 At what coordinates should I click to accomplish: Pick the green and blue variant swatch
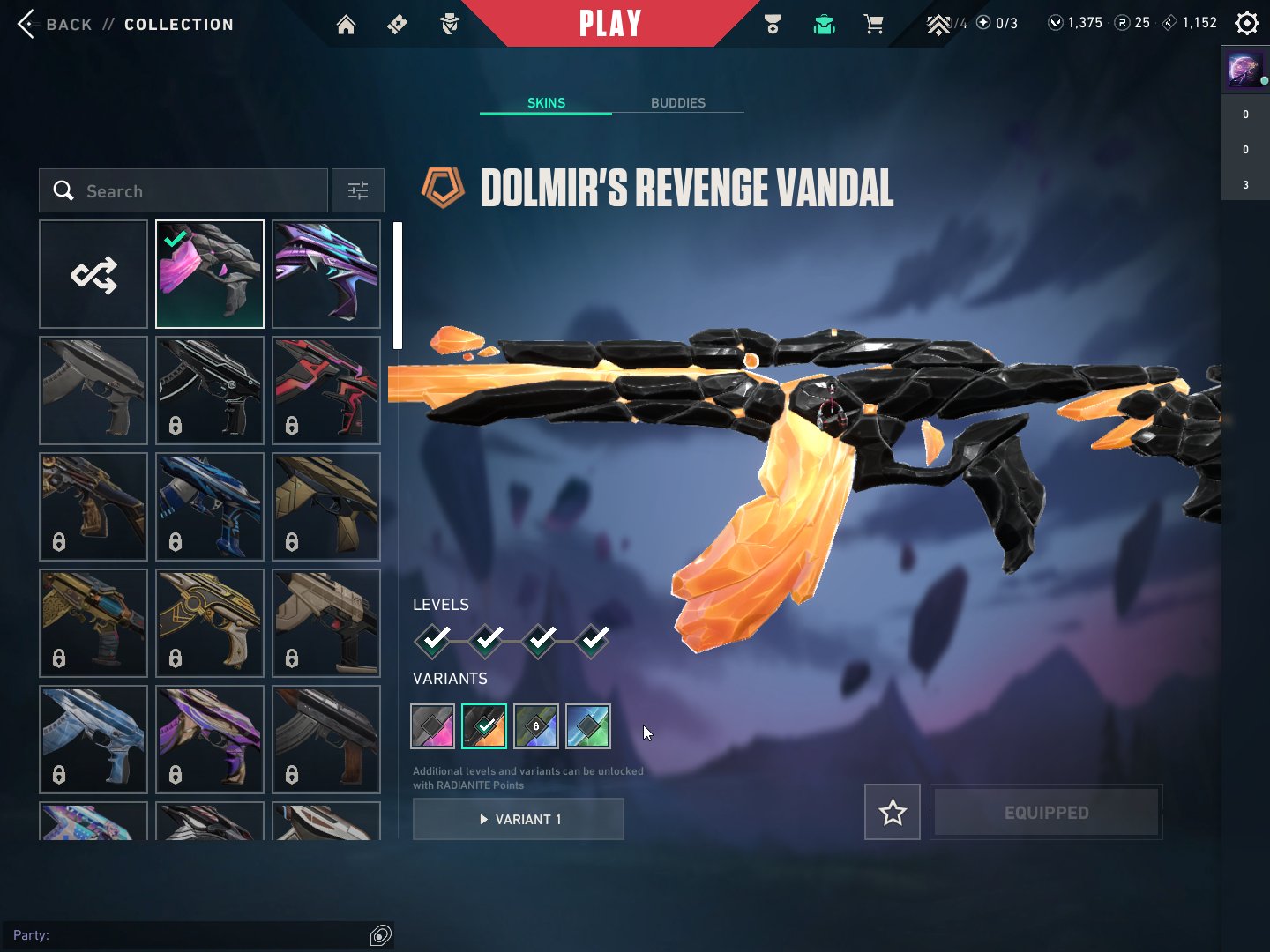tap(588, 726)
